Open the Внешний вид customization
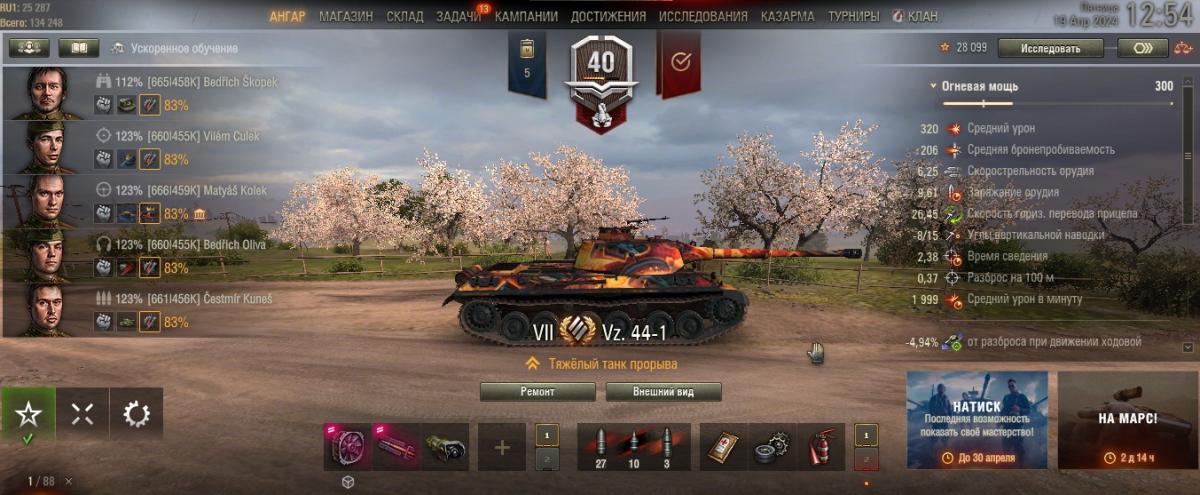The width and height of the screenshot is (1200, 495). (663, 392)
